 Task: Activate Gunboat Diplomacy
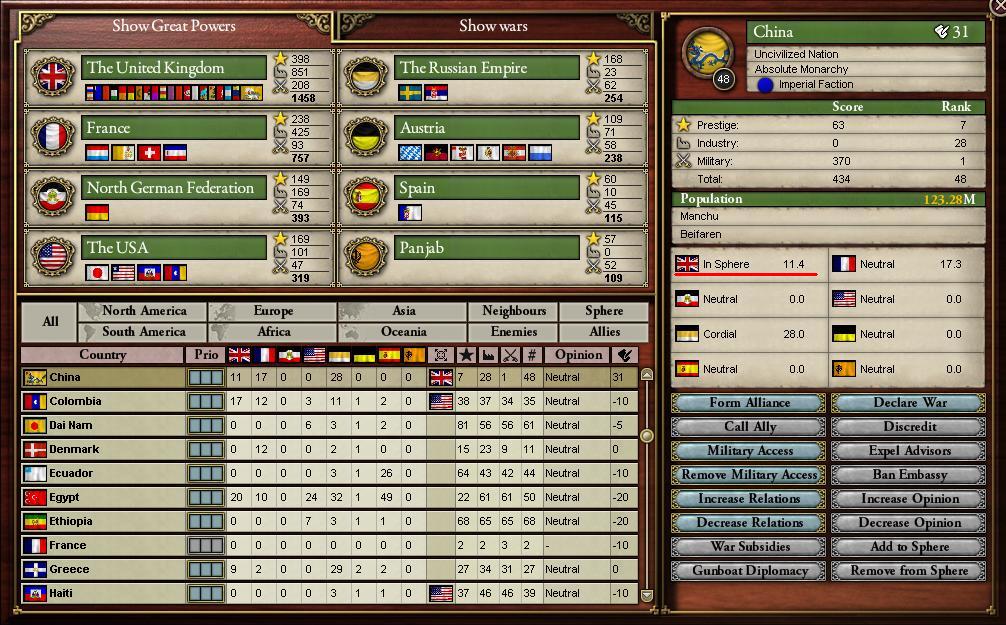click(749, 571)
